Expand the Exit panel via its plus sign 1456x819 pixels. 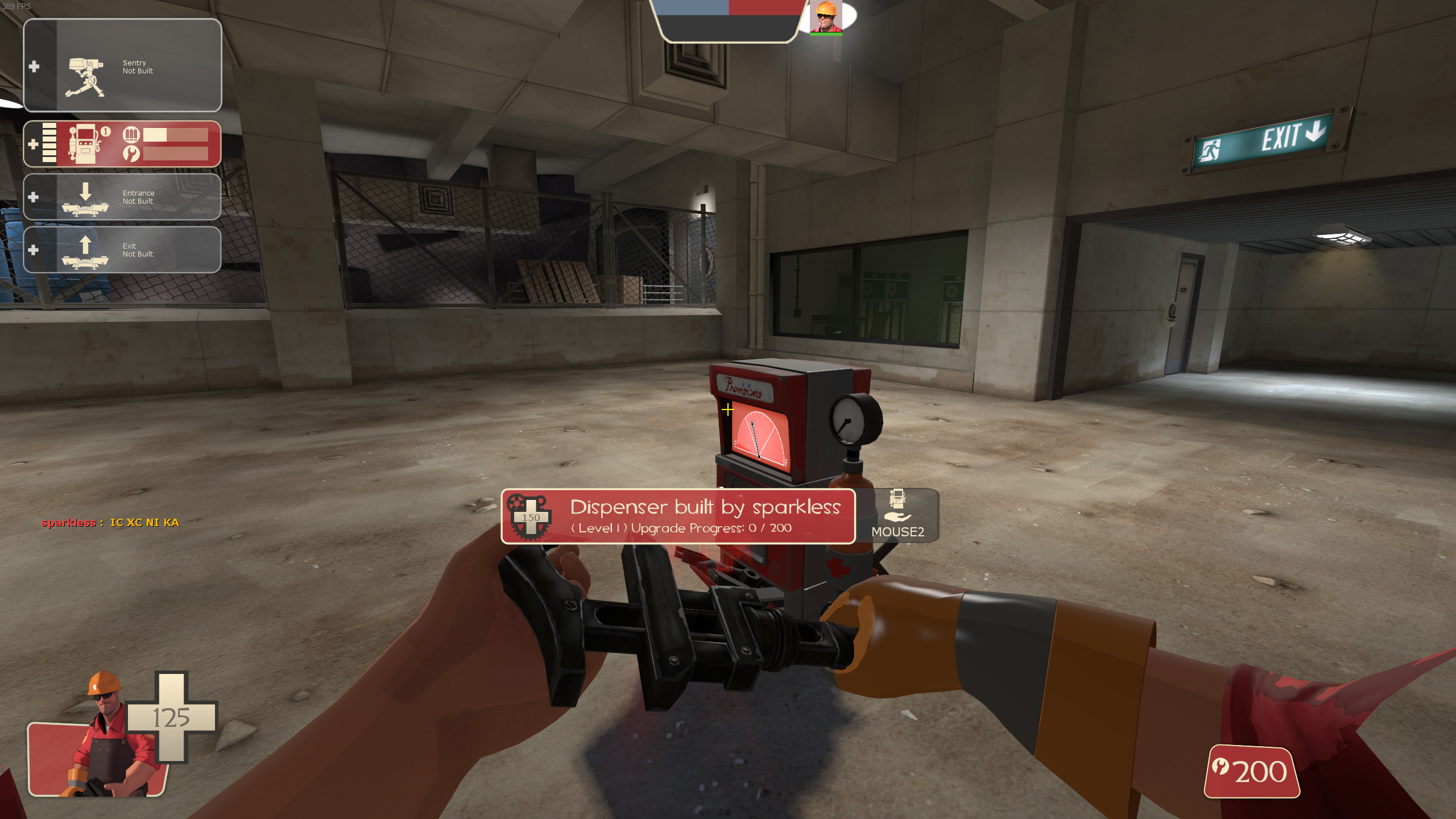tap(33, 250)
